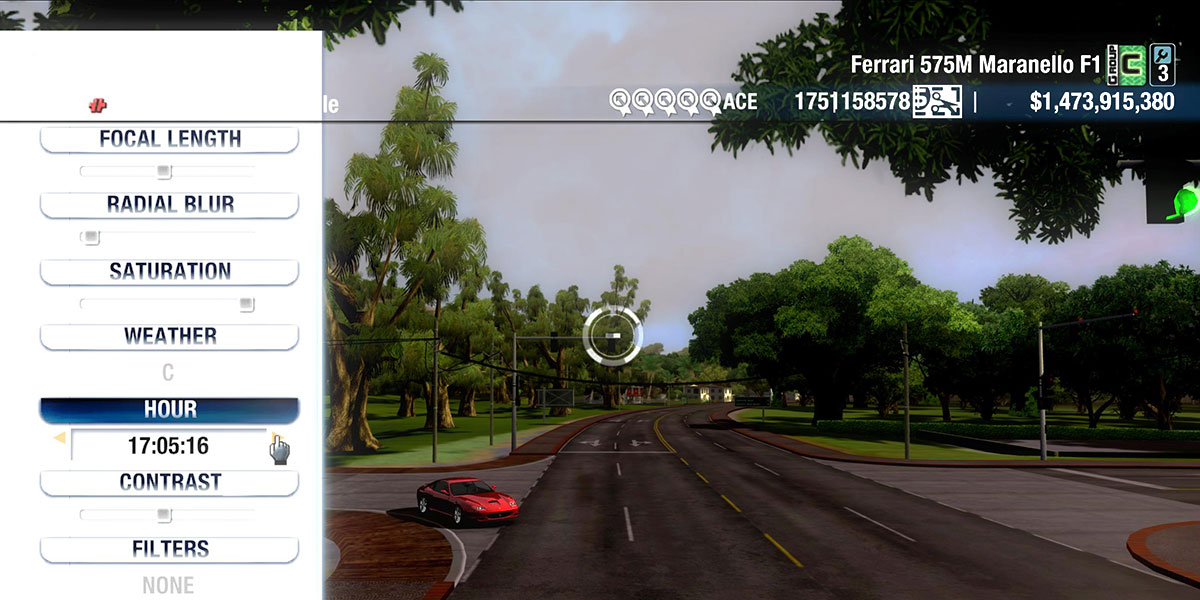Highlight the Hour setting
Viewport: 1200px width, 600px height.
[x=169, y=410]
